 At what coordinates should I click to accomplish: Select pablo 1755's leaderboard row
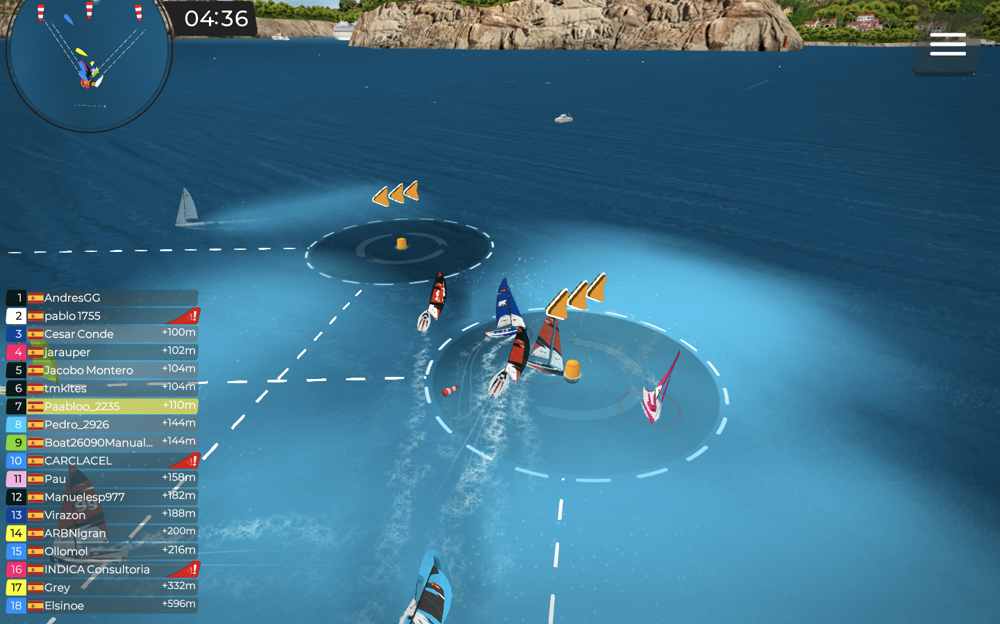point(102,316)
